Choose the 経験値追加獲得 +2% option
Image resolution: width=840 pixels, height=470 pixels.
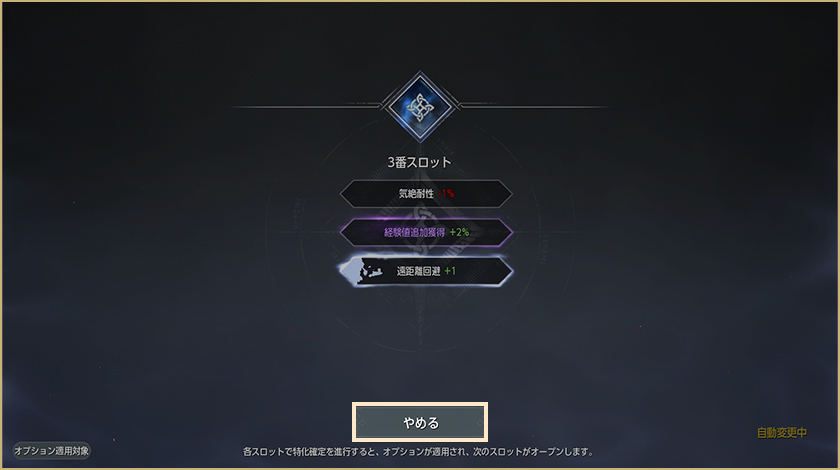pyautogui.click(x=426, y=232)
